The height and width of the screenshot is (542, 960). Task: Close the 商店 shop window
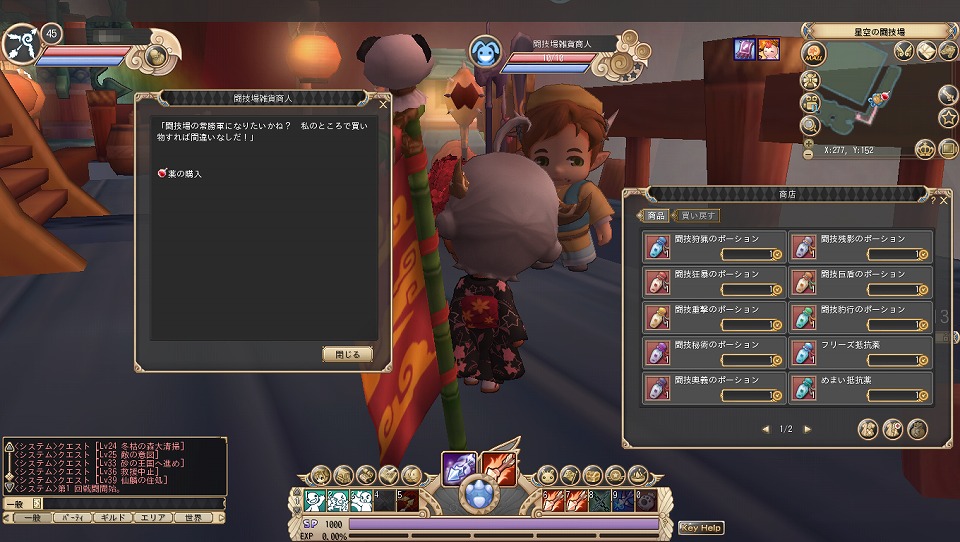[x=944, y=200]
